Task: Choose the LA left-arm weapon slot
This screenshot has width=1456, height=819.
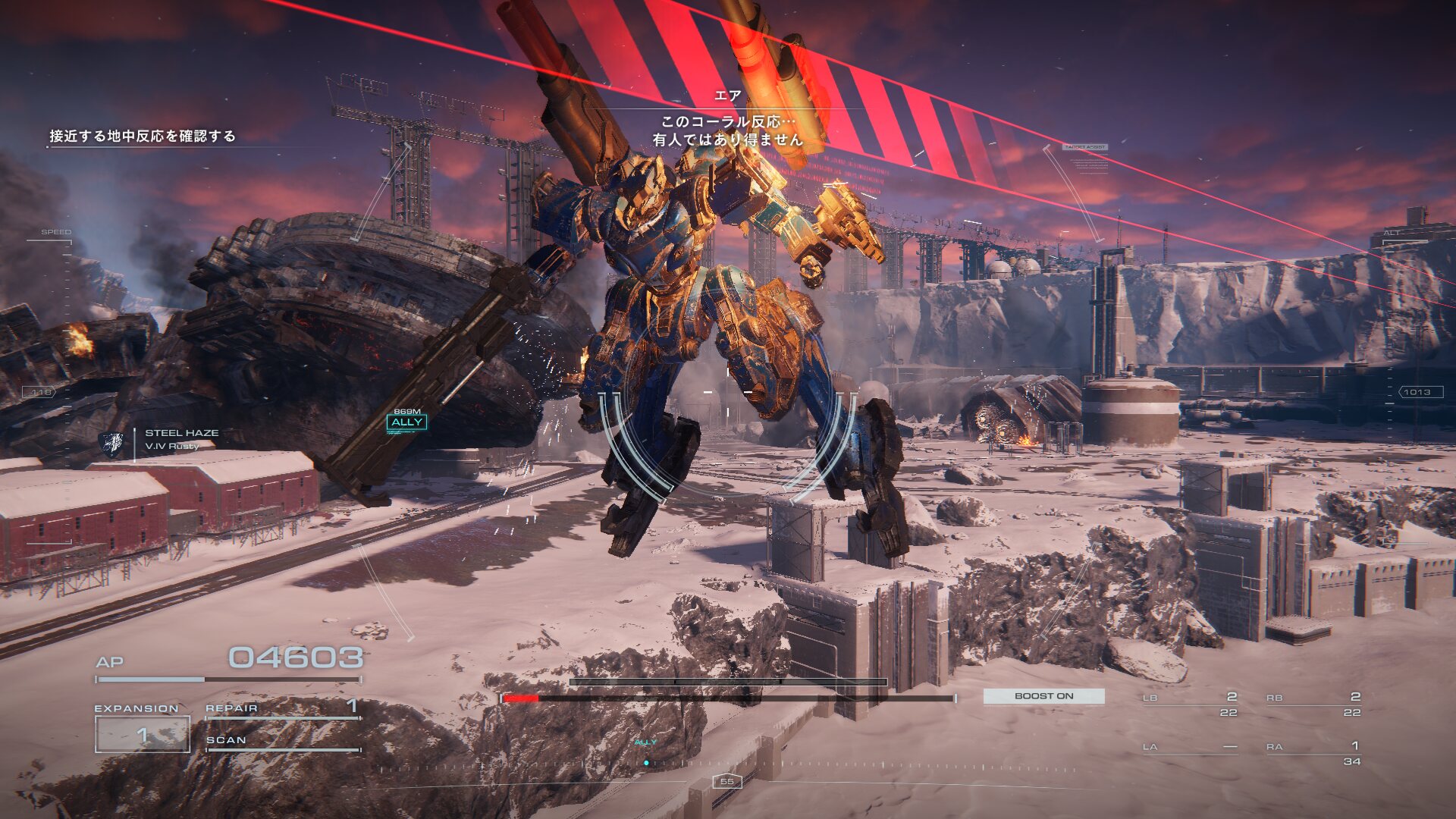Action: (x=1190, y=748)
